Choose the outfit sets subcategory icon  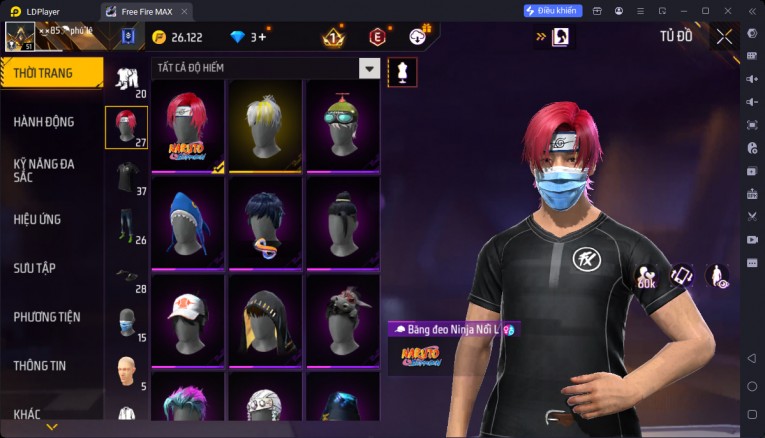pos(126,78)
